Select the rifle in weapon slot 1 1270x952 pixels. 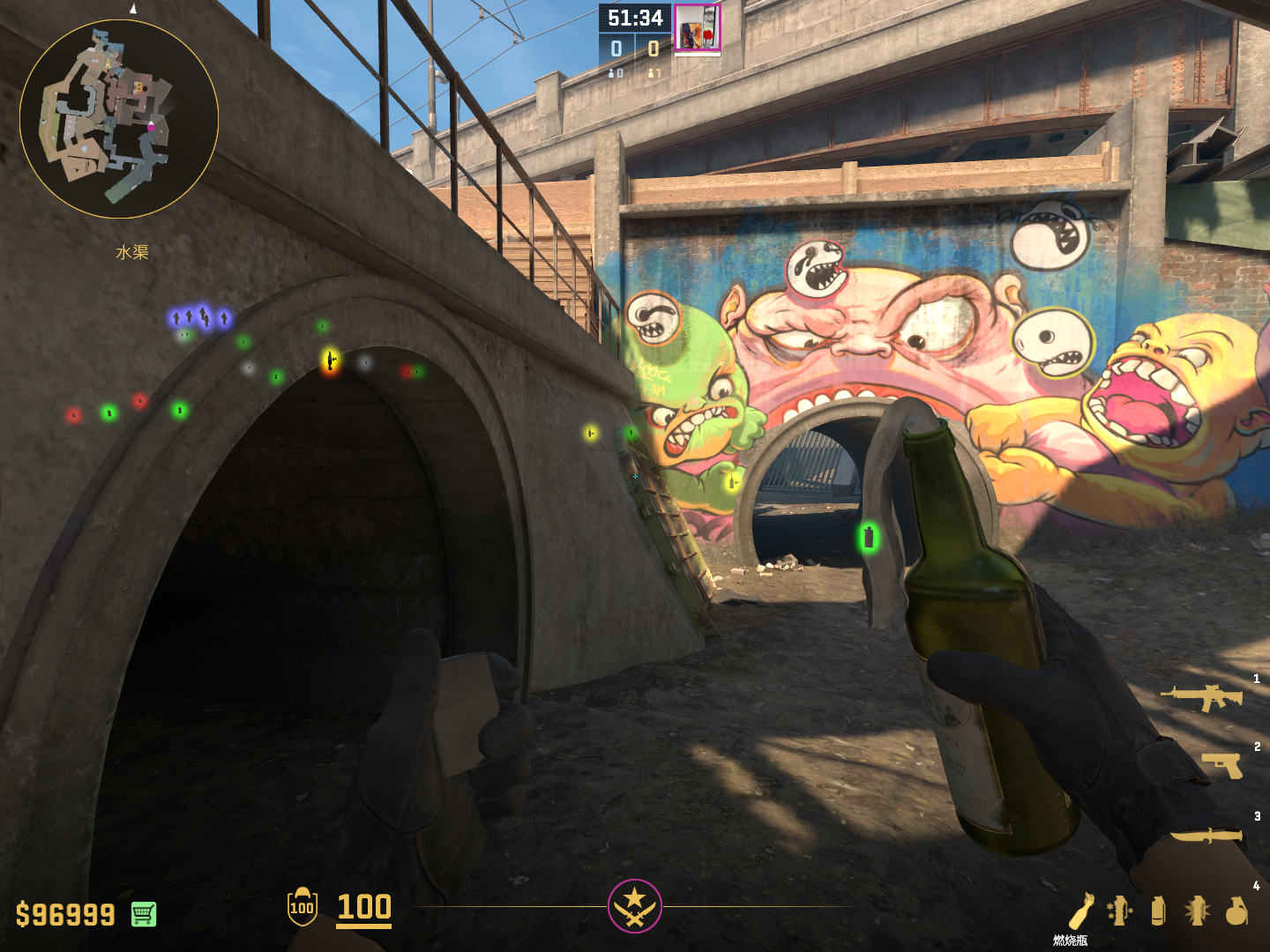click(1203, 697)
